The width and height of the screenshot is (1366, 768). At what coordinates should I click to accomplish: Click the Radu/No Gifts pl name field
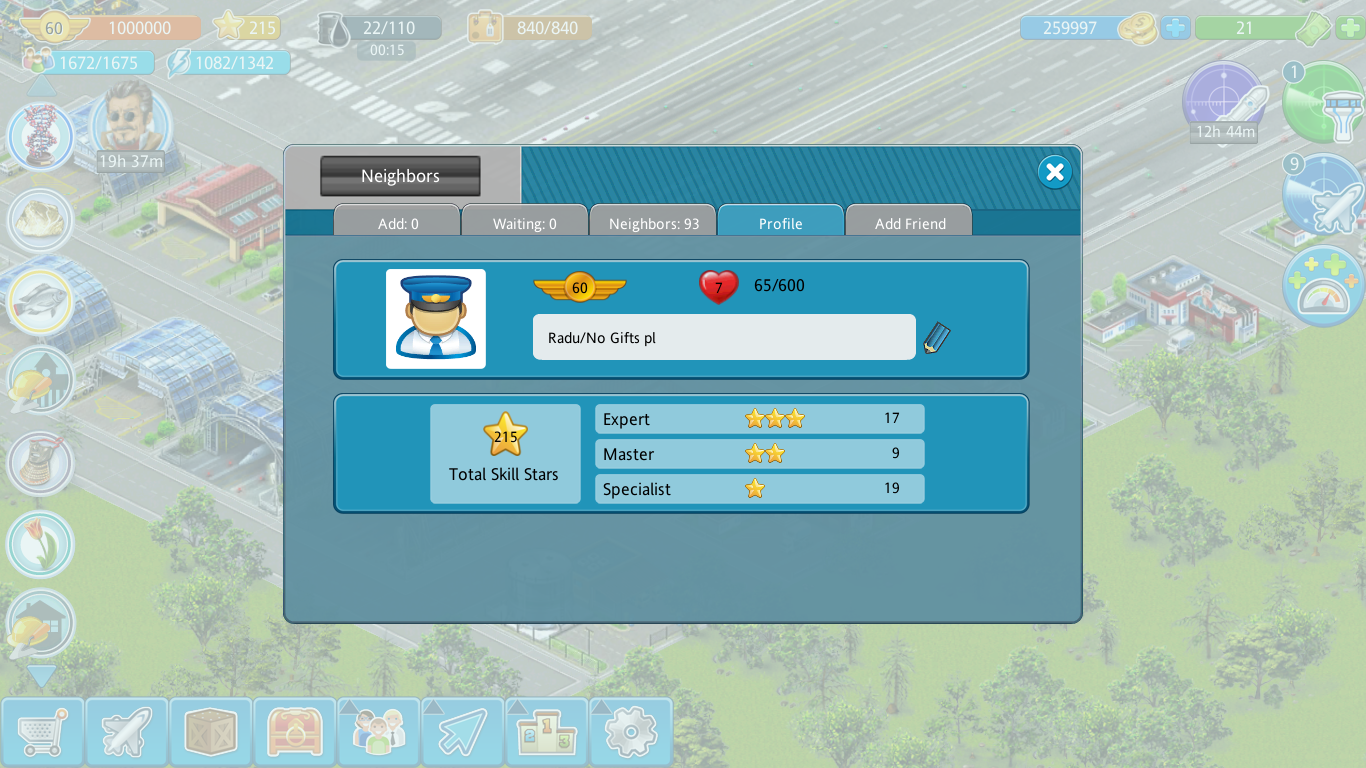723,337
